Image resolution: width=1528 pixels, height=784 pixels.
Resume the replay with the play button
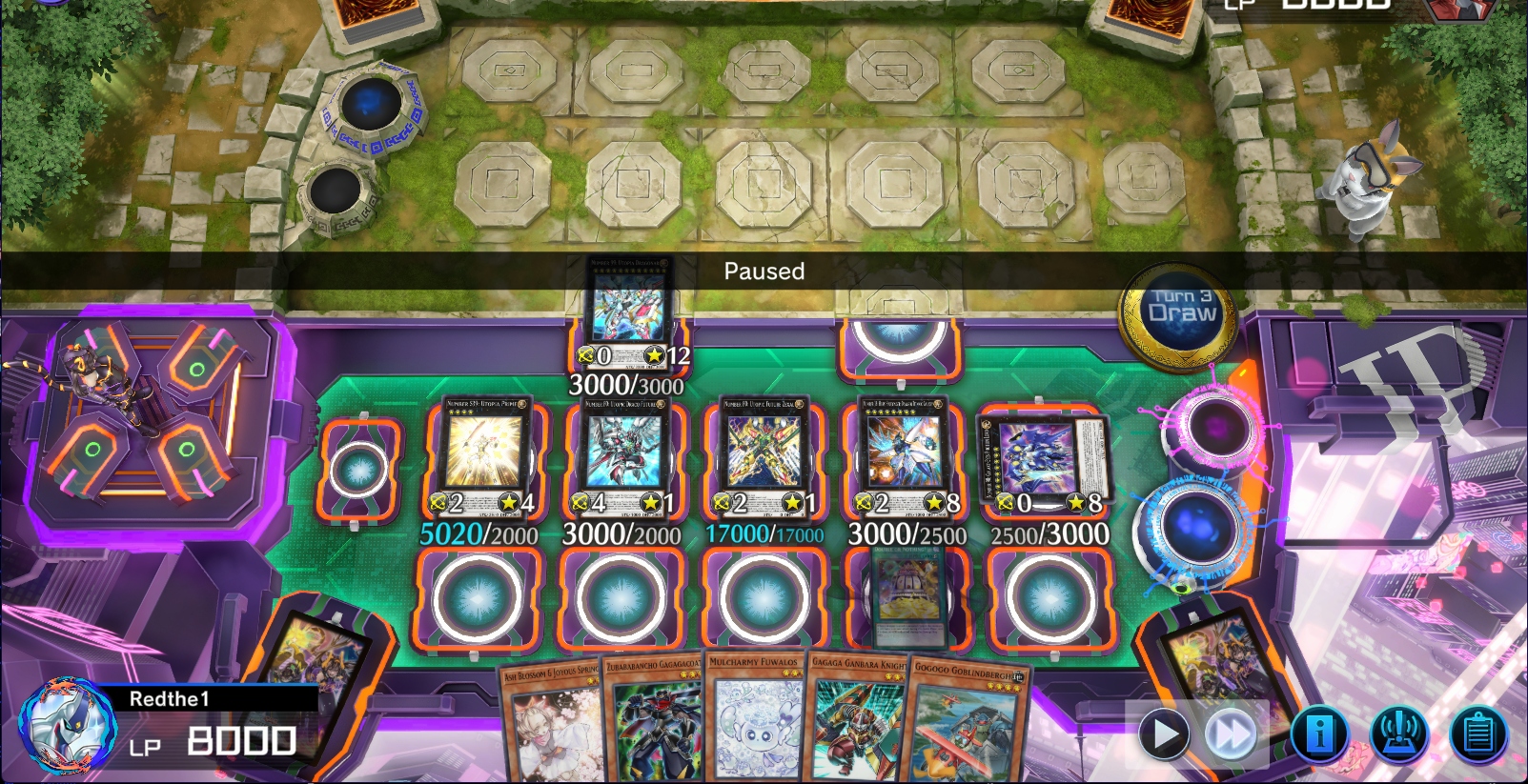pos(1164,734)
